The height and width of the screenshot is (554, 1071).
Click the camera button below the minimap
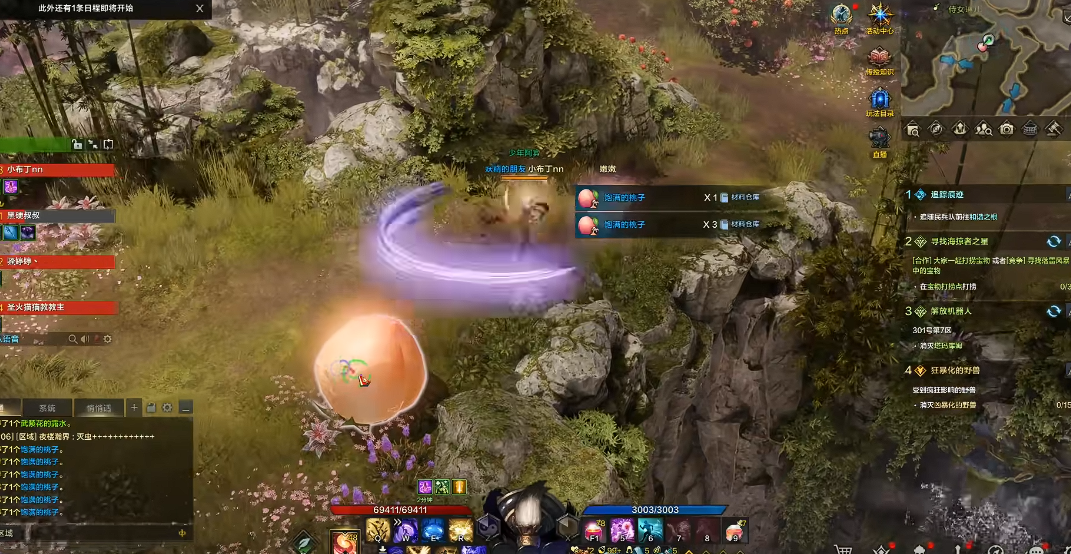coord(1006,129)
